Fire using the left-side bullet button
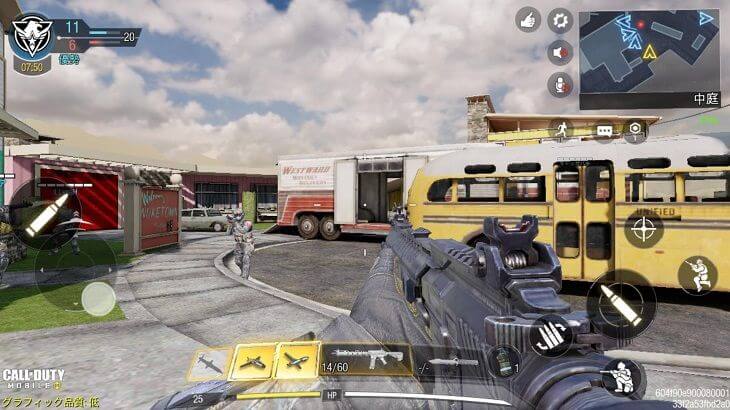 (x=44, y=215)
